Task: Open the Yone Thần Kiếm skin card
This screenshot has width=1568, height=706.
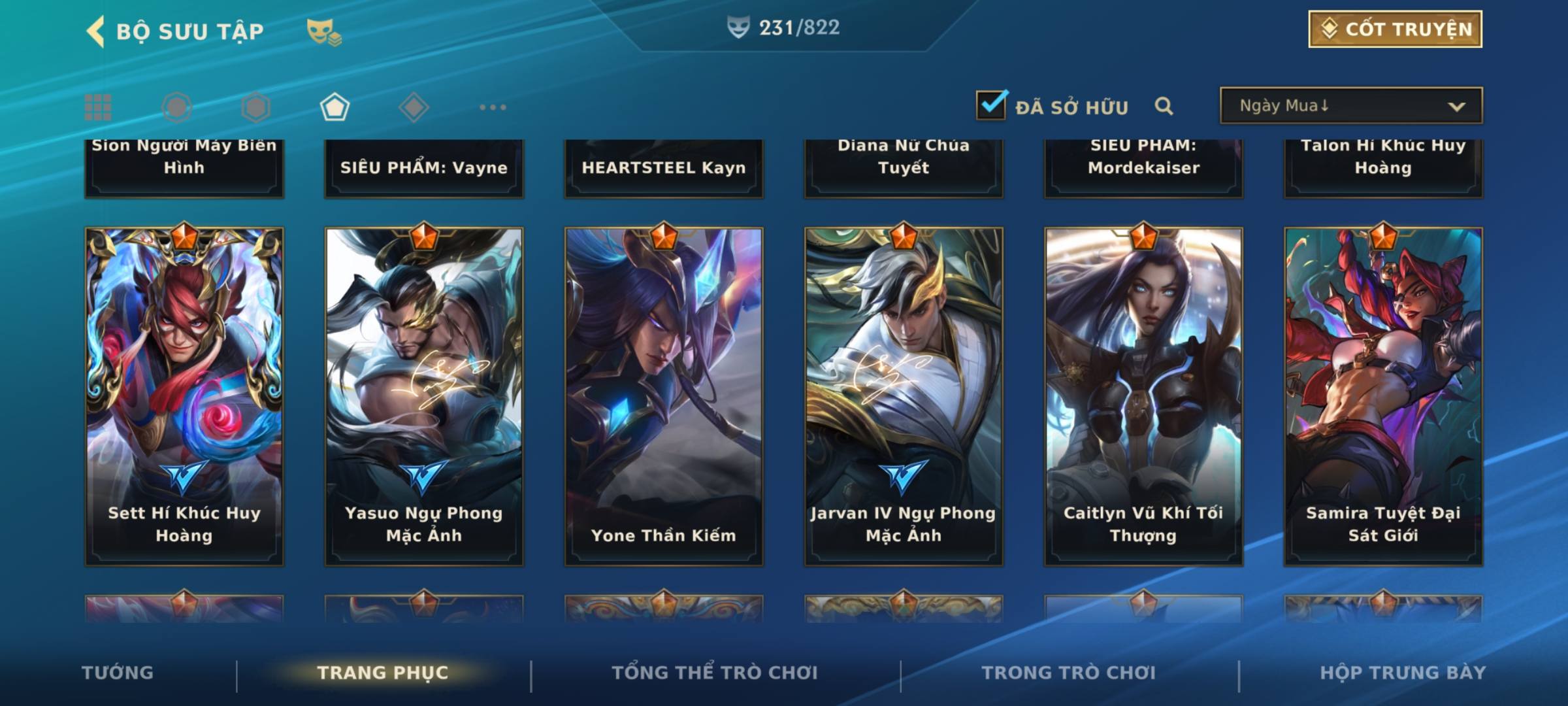Action: pos(664,396)
